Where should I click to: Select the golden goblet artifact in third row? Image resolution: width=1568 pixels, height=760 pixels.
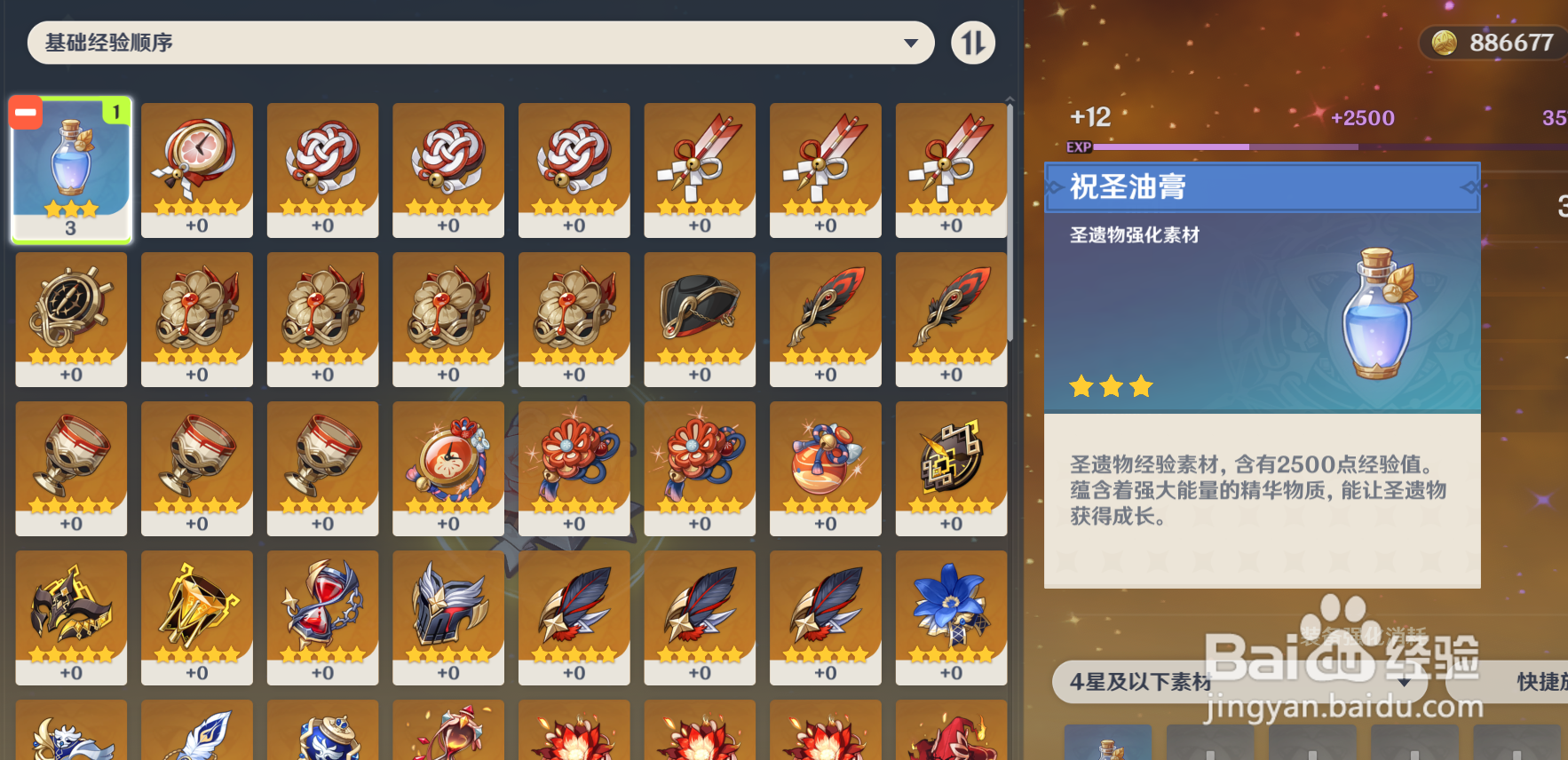(x=71, y=467)
